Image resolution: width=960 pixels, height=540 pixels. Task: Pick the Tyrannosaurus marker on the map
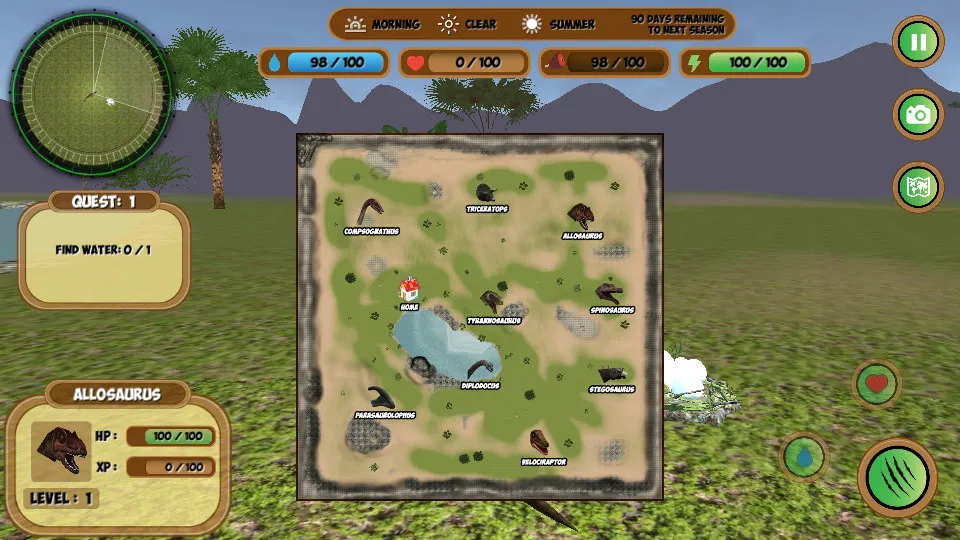(x=492, y=304)
